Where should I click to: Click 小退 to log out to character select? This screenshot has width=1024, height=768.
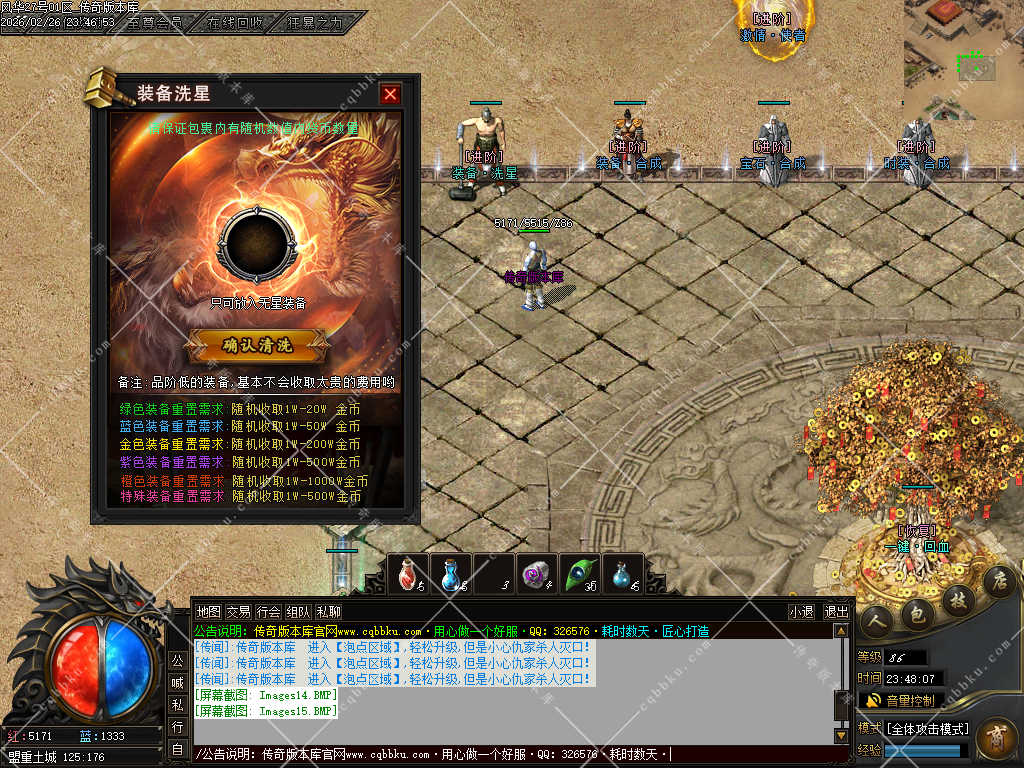coord(801,611)
